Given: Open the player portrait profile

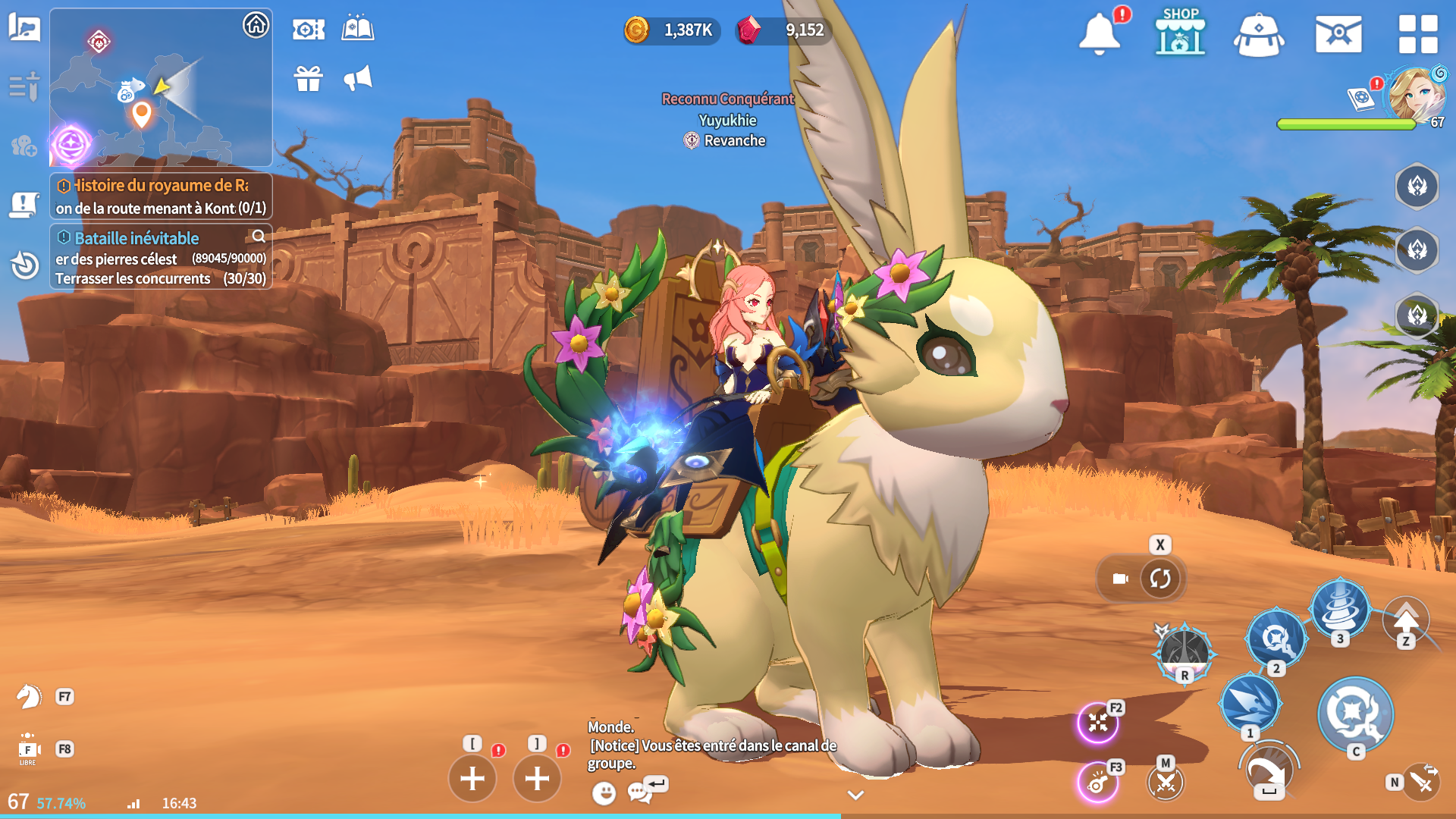Looking at the screenshot, I should (1415, 95).
